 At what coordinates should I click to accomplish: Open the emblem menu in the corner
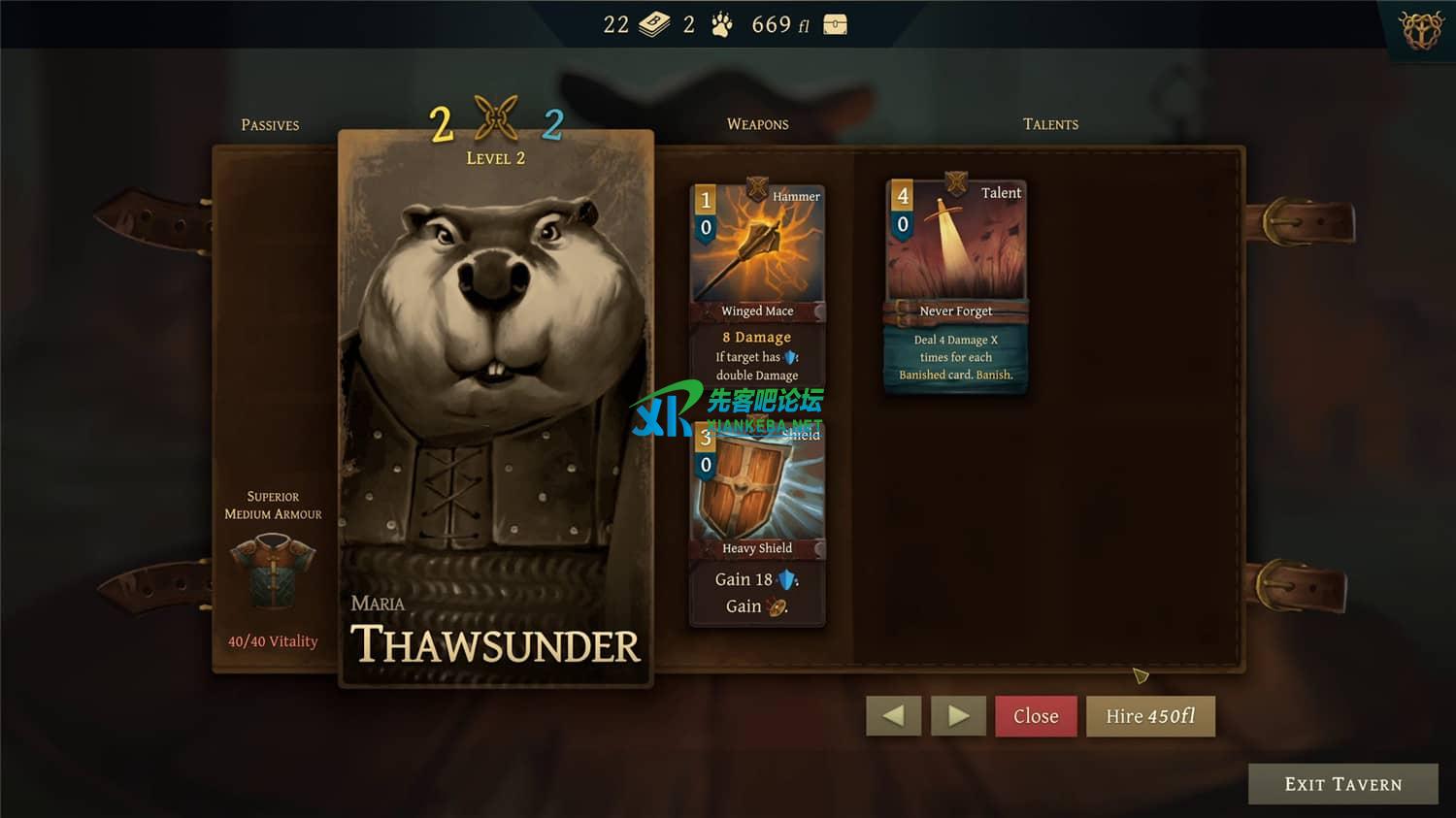click(1422, 29)
